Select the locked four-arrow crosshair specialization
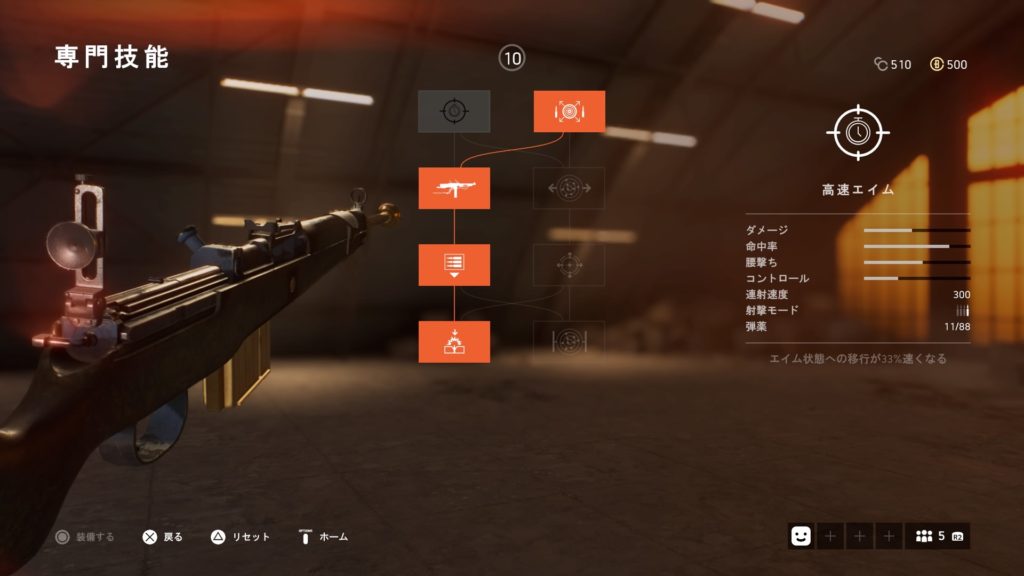Screen dimensions: 1024x576 [569, 265]
